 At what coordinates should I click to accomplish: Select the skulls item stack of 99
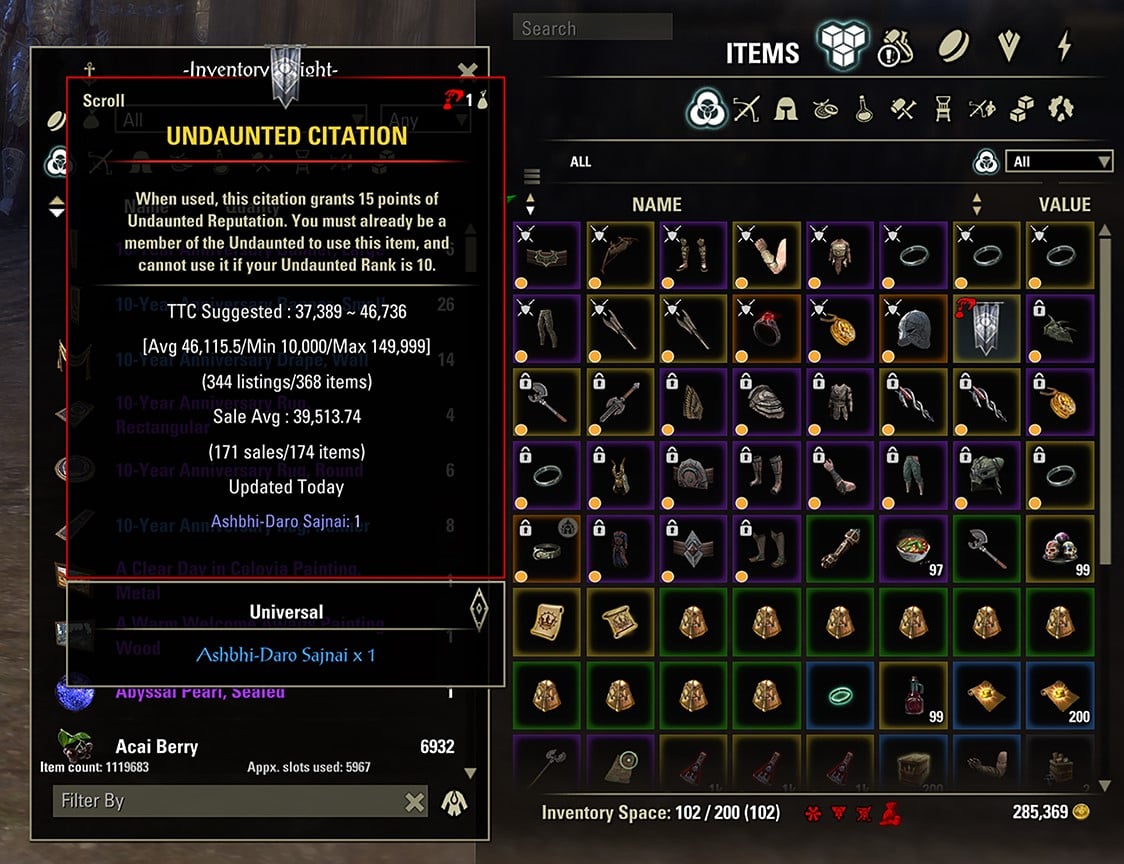tap(1059, 549)
